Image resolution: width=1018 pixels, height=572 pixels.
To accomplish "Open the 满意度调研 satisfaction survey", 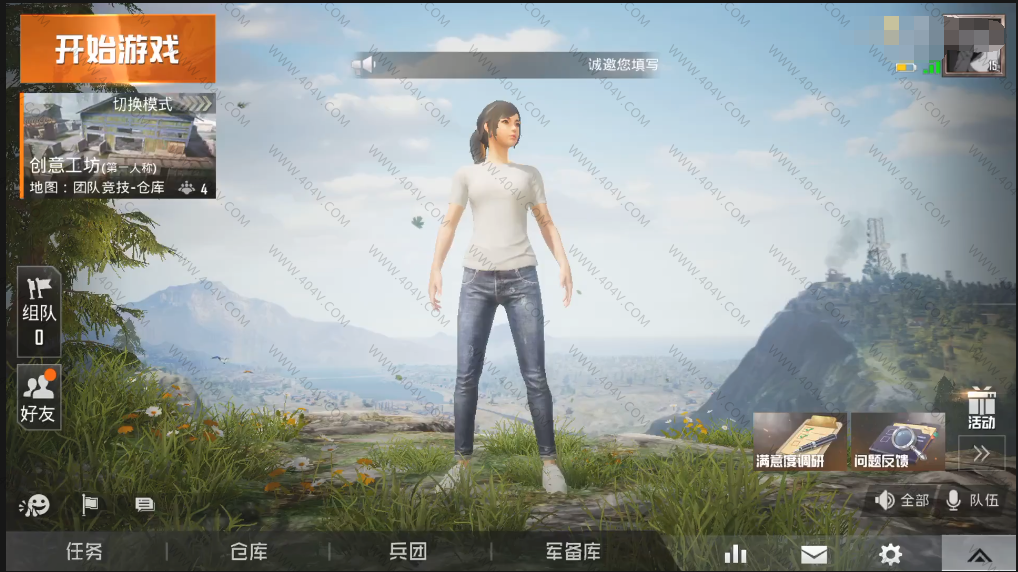I will [x=800, y=441].
